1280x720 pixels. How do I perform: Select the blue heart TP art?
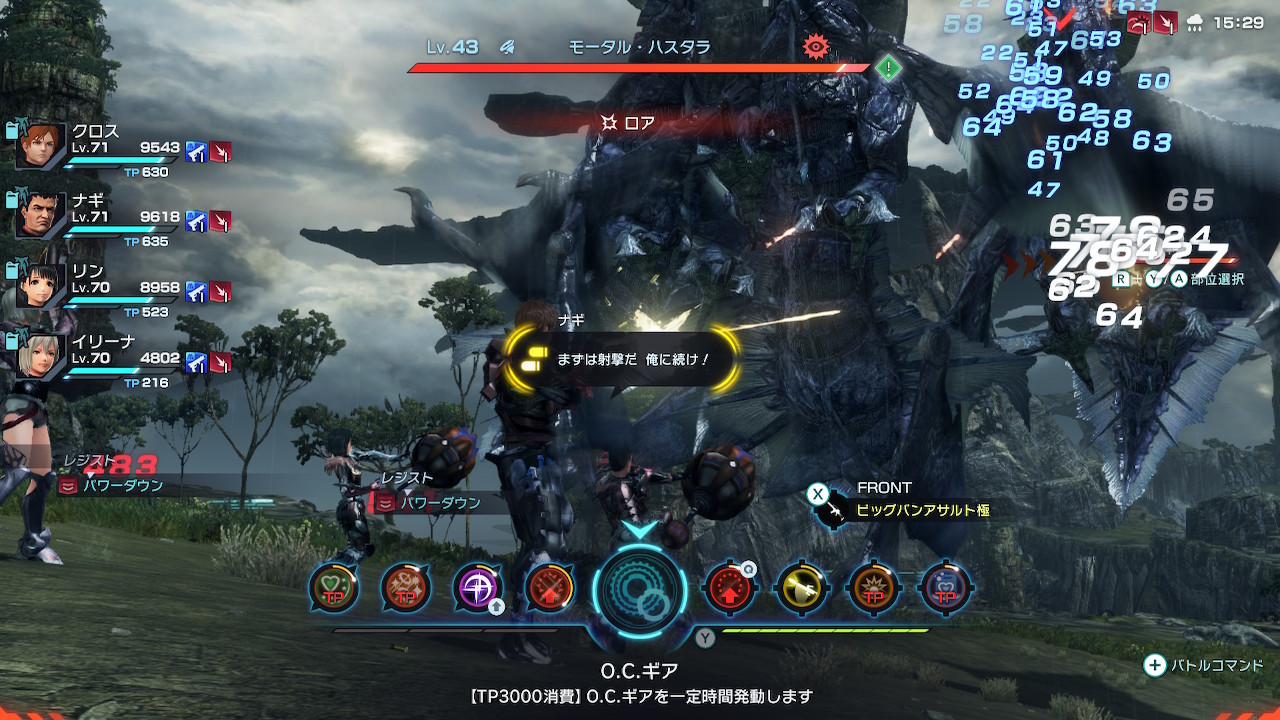[945, 588]
